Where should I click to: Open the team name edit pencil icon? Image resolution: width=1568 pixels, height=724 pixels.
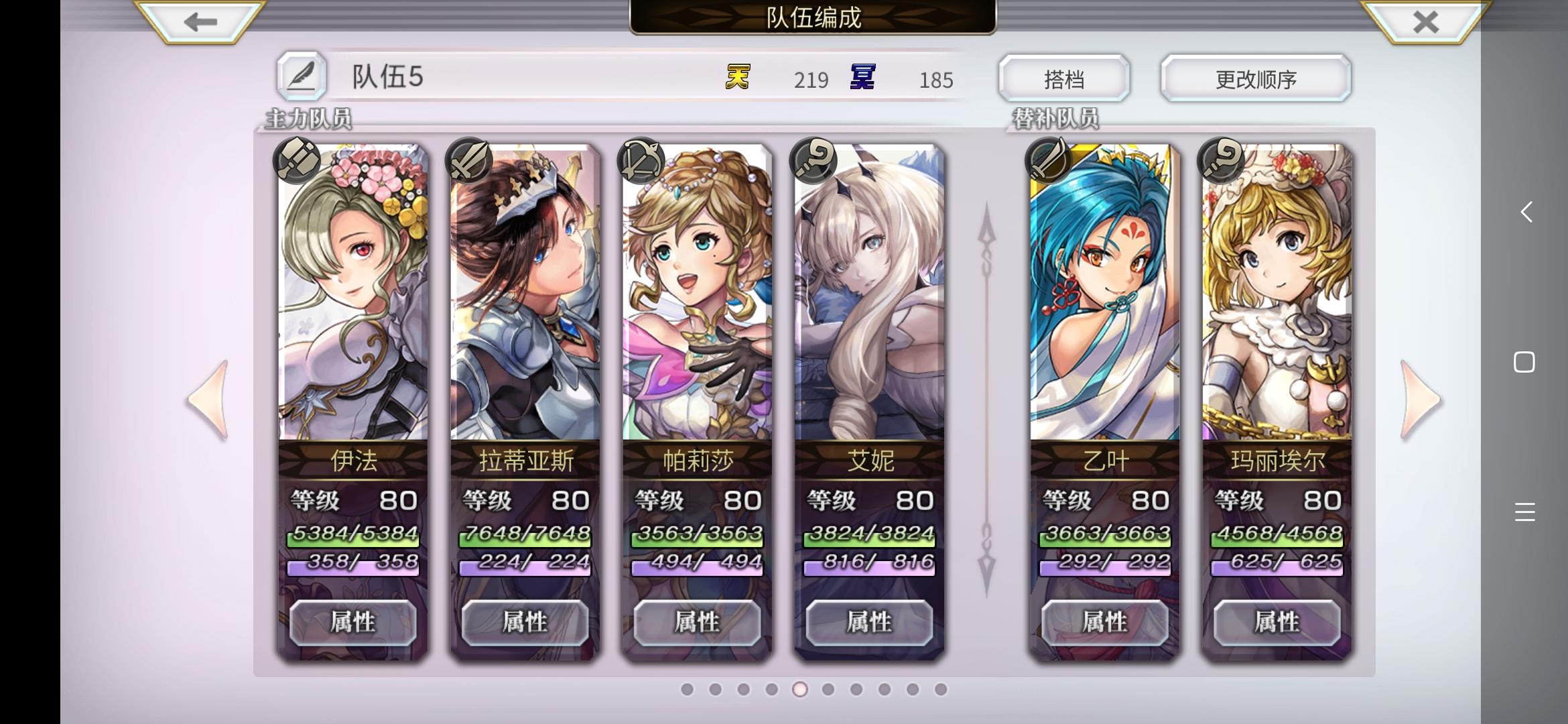pyautogui.click(x=303, y=75)
